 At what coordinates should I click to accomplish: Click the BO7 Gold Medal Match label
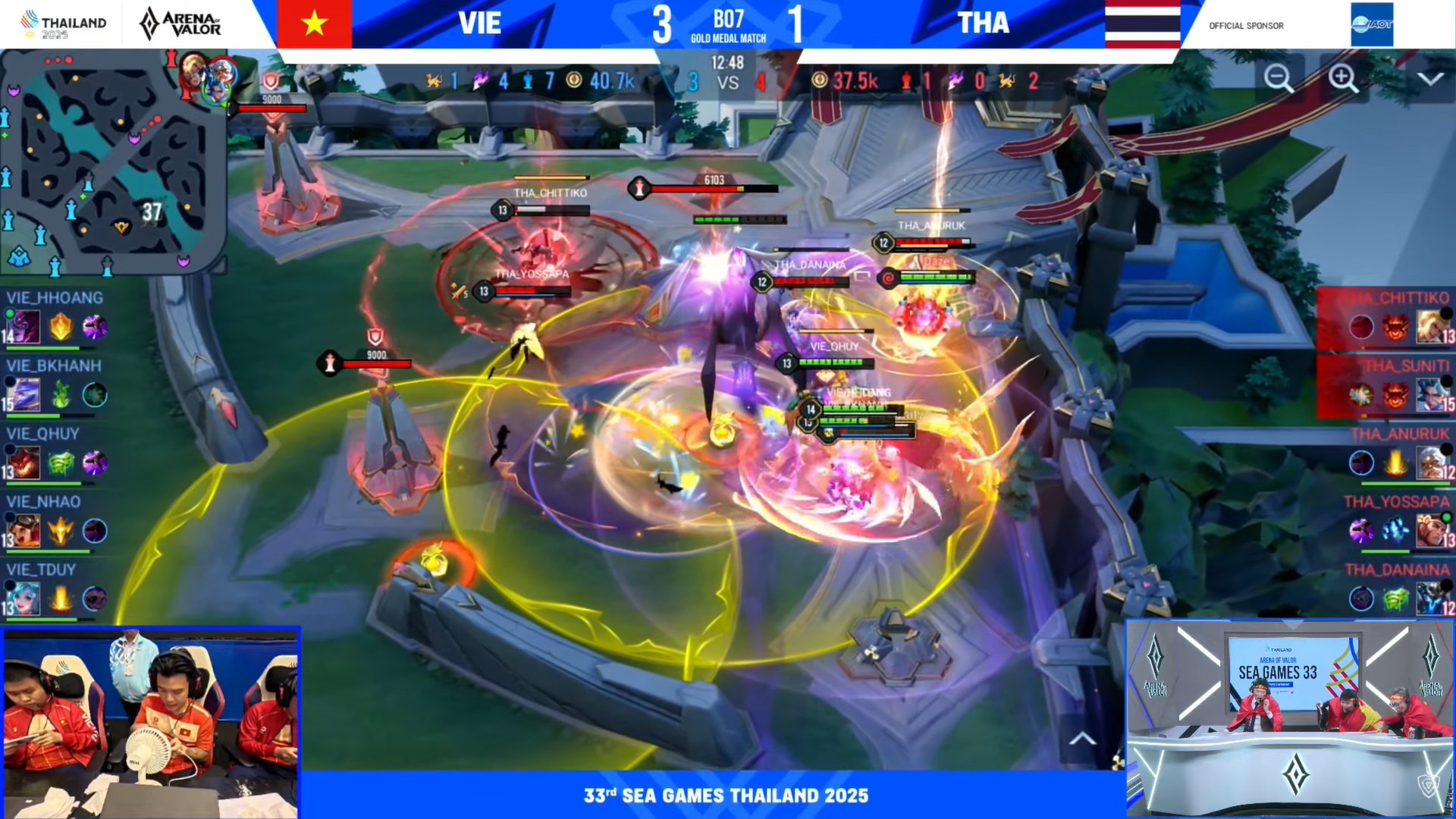coord(730,23)
